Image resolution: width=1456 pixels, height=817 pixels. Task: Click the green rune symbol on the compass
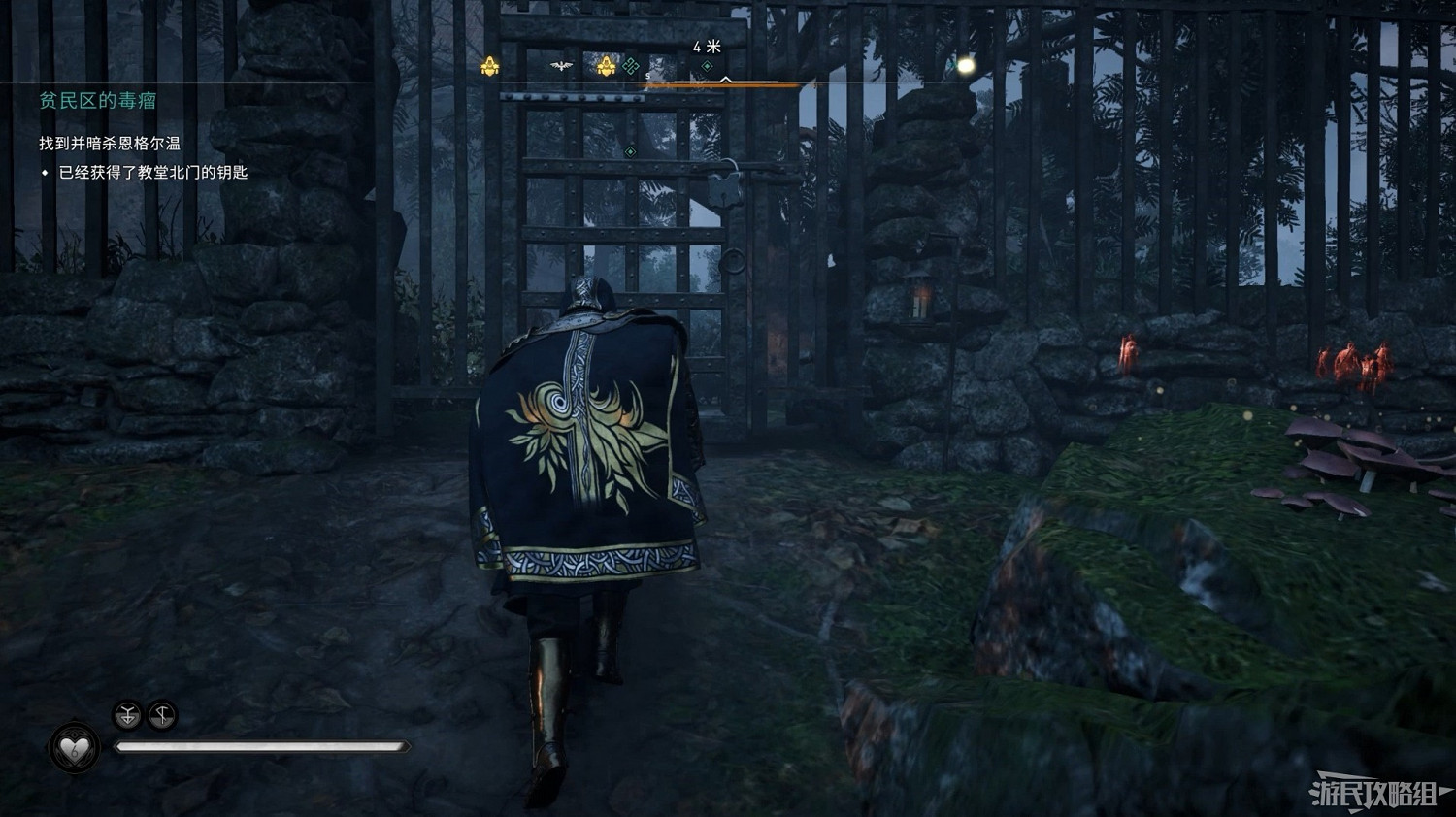pos(632,65)
